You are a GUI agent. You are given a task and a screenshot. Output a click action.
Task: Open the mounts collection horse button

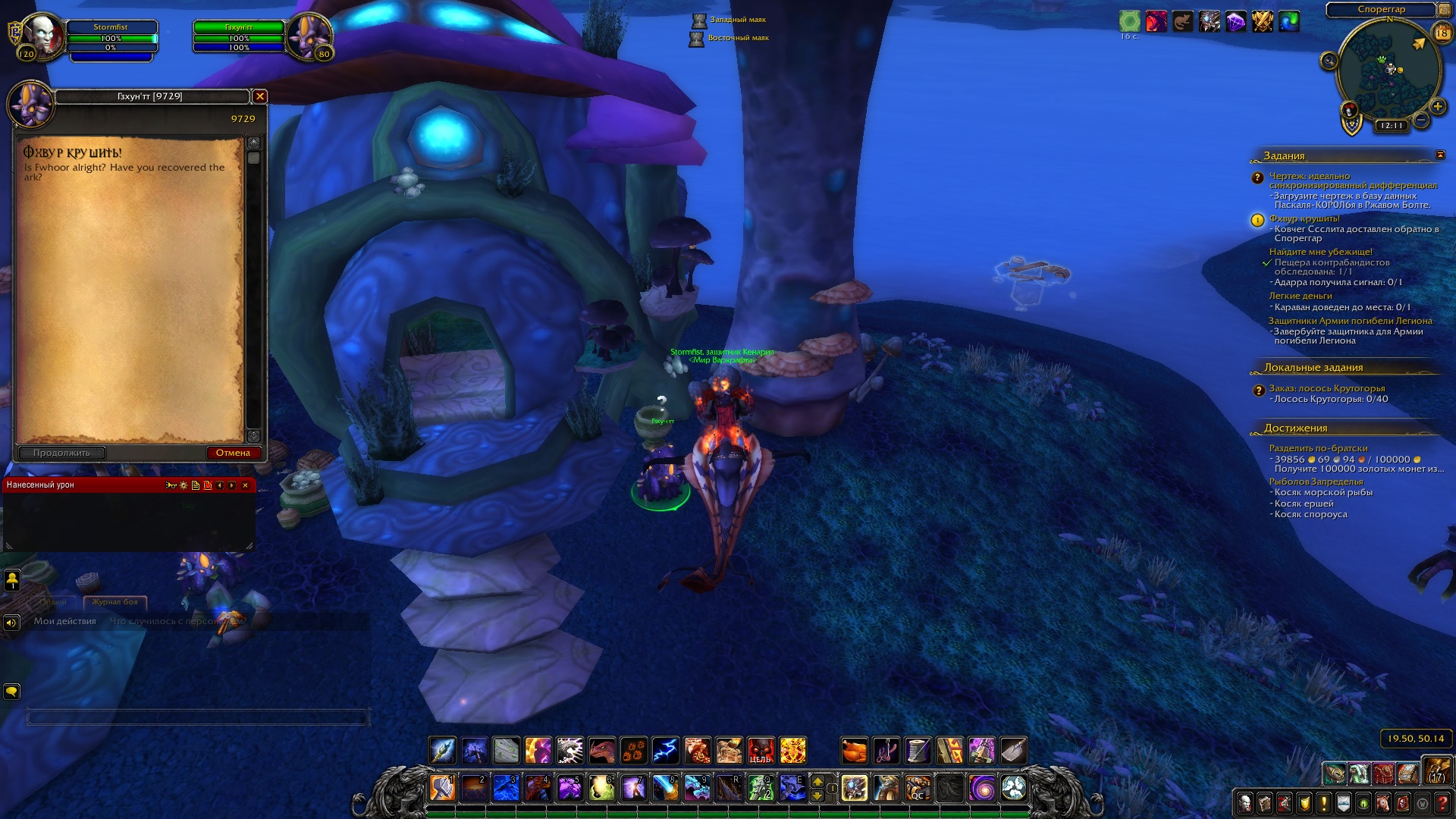1383,802
